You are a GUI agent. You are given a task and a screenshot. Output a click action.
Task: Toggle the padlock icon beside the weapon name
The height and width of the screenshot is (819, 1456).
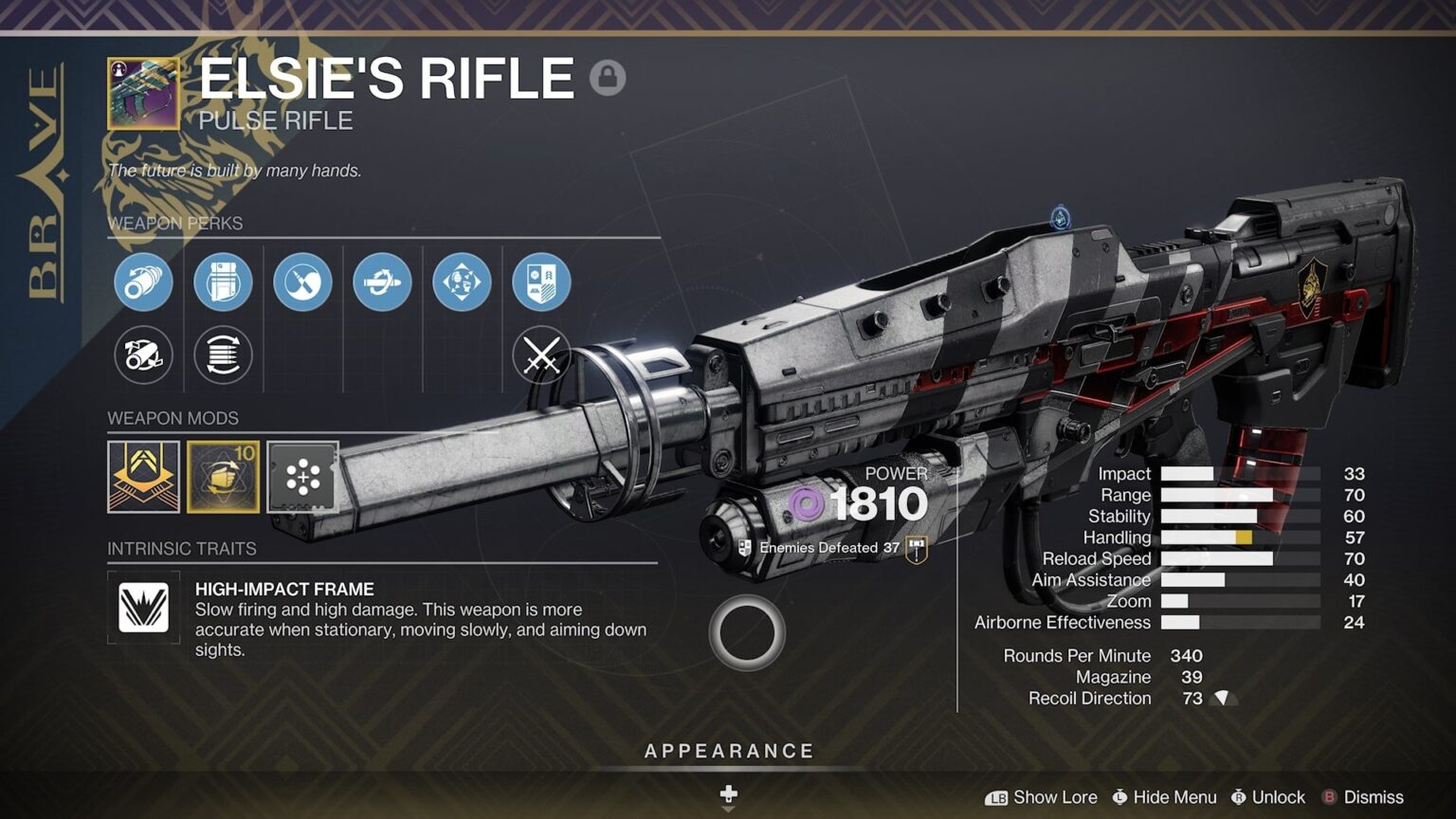pyautogui.click(x=607, y=77)
